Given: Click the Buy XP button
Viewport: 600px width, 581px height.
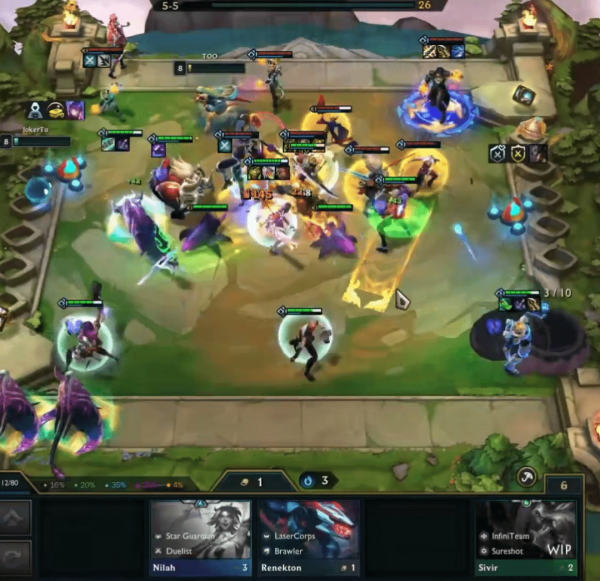Looking at the screenshot, I should [15, 517].
